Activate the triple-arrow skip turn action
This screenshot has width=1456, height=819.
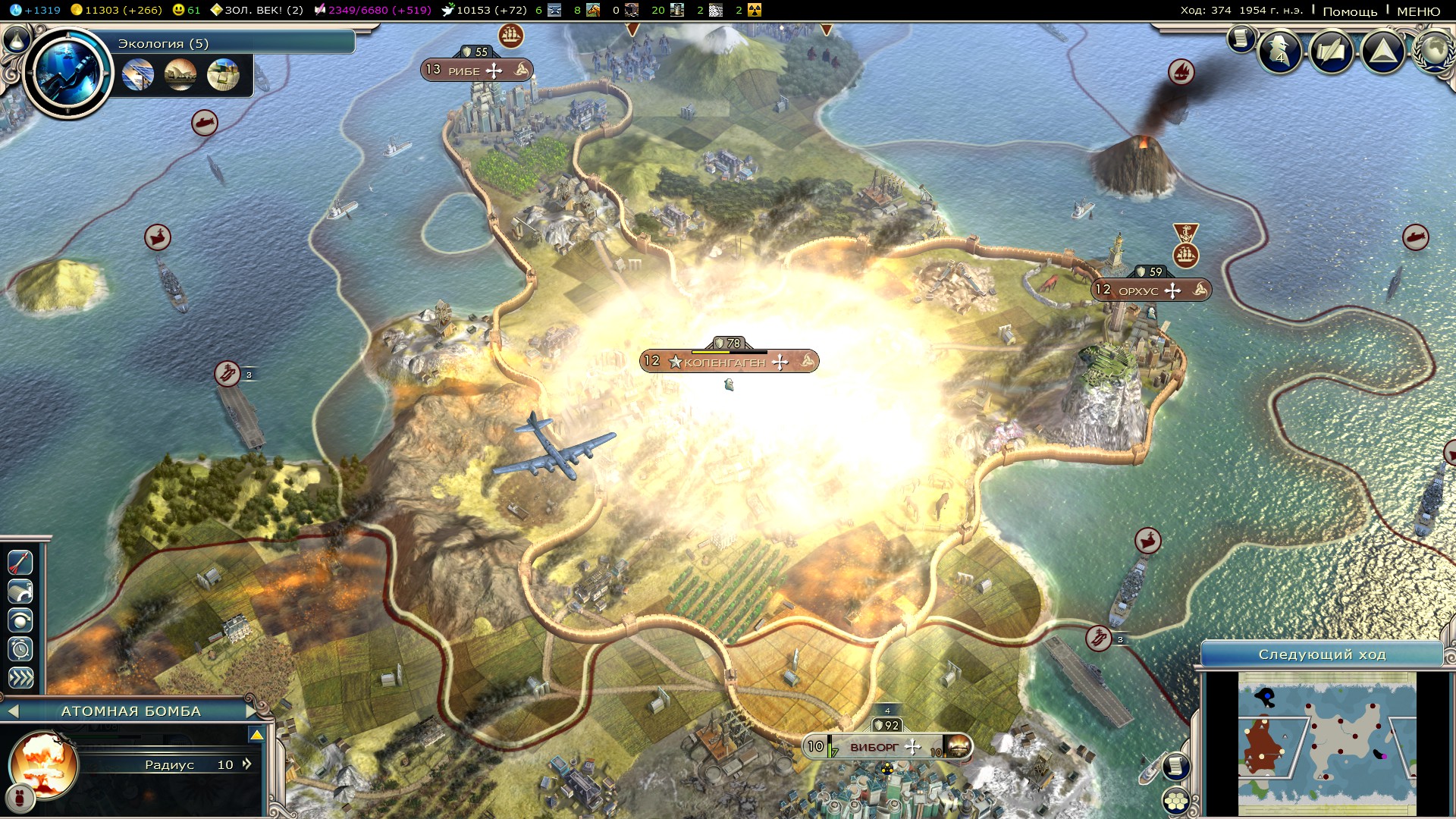point(20,678)
